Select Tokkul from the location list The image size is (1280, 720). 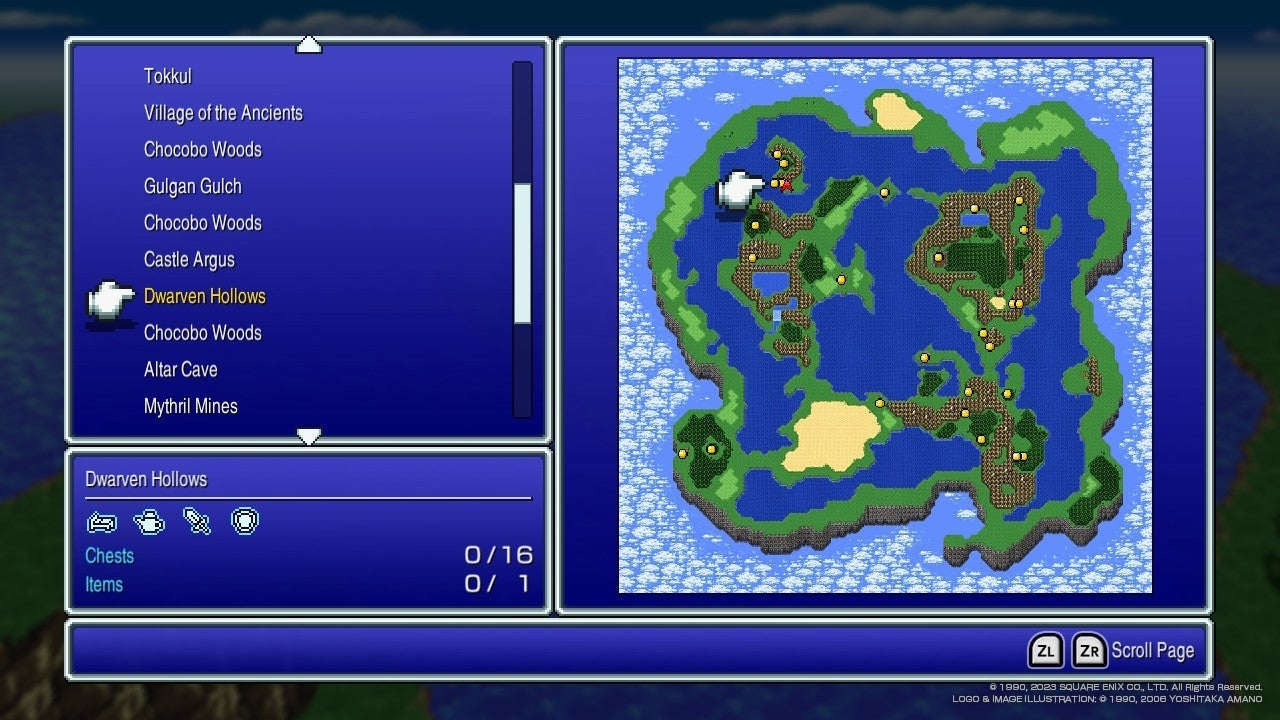click(x=168, y=76)
